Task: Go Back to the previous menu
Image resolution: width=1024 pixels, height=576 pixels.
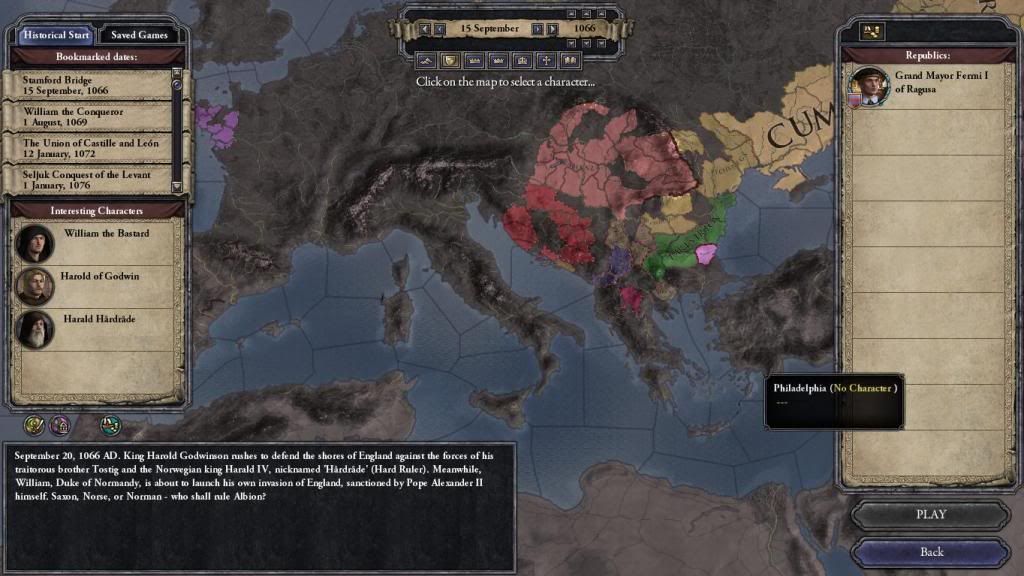Action: pos(930,552)
